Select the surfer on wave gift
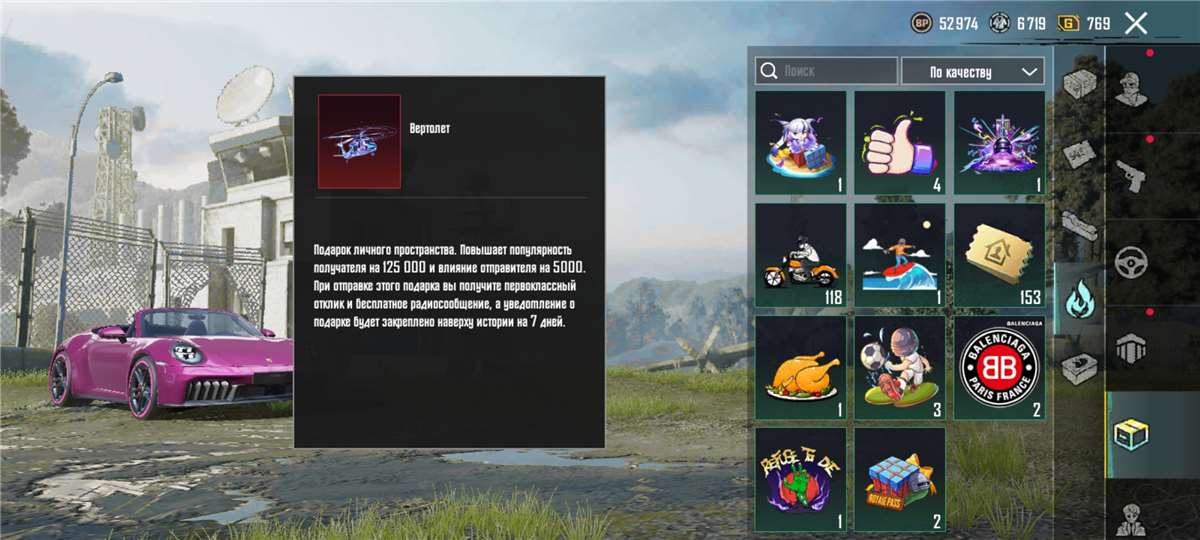Image resolution: width=1200 pixels, height=540 pixels. click(899, 254)
